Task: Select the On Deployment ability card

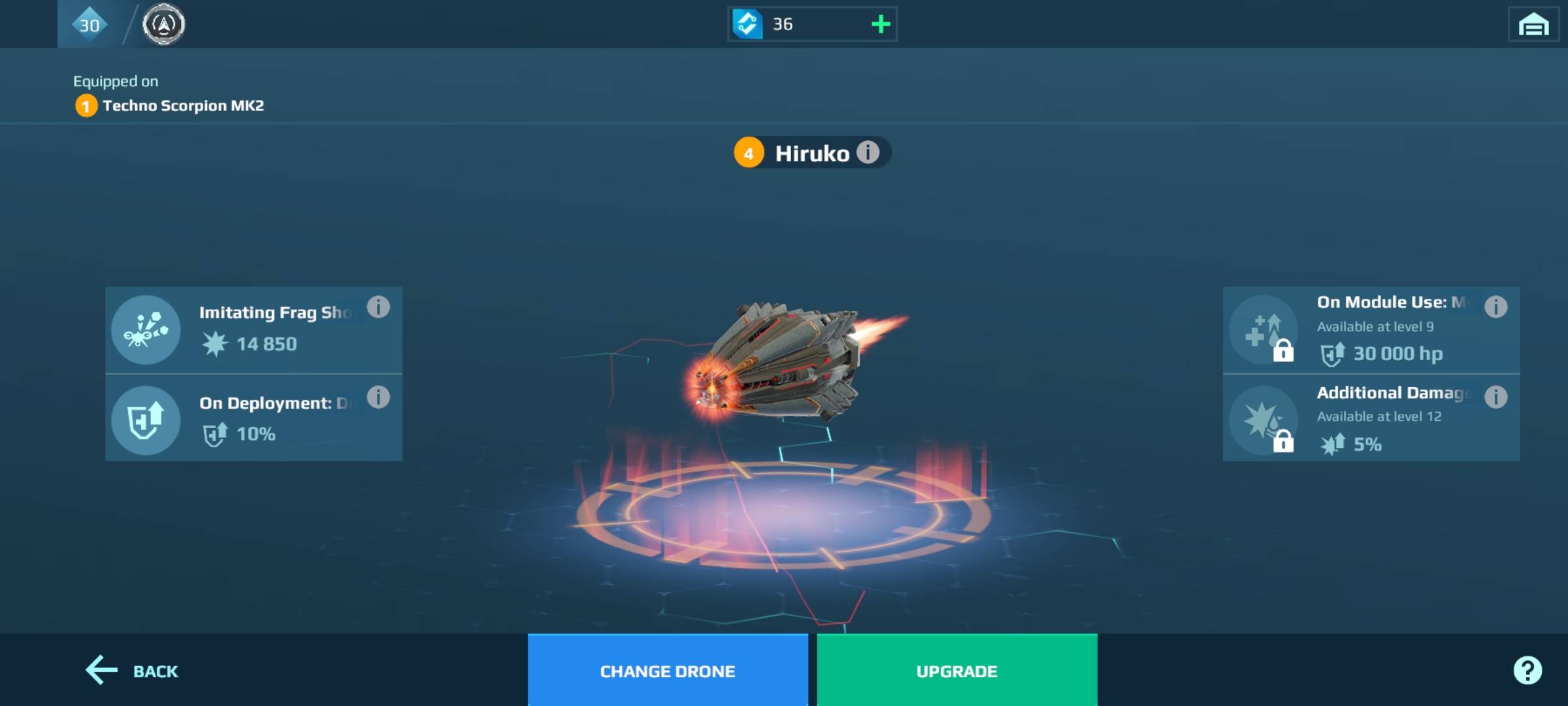Action: pos(253,418)
